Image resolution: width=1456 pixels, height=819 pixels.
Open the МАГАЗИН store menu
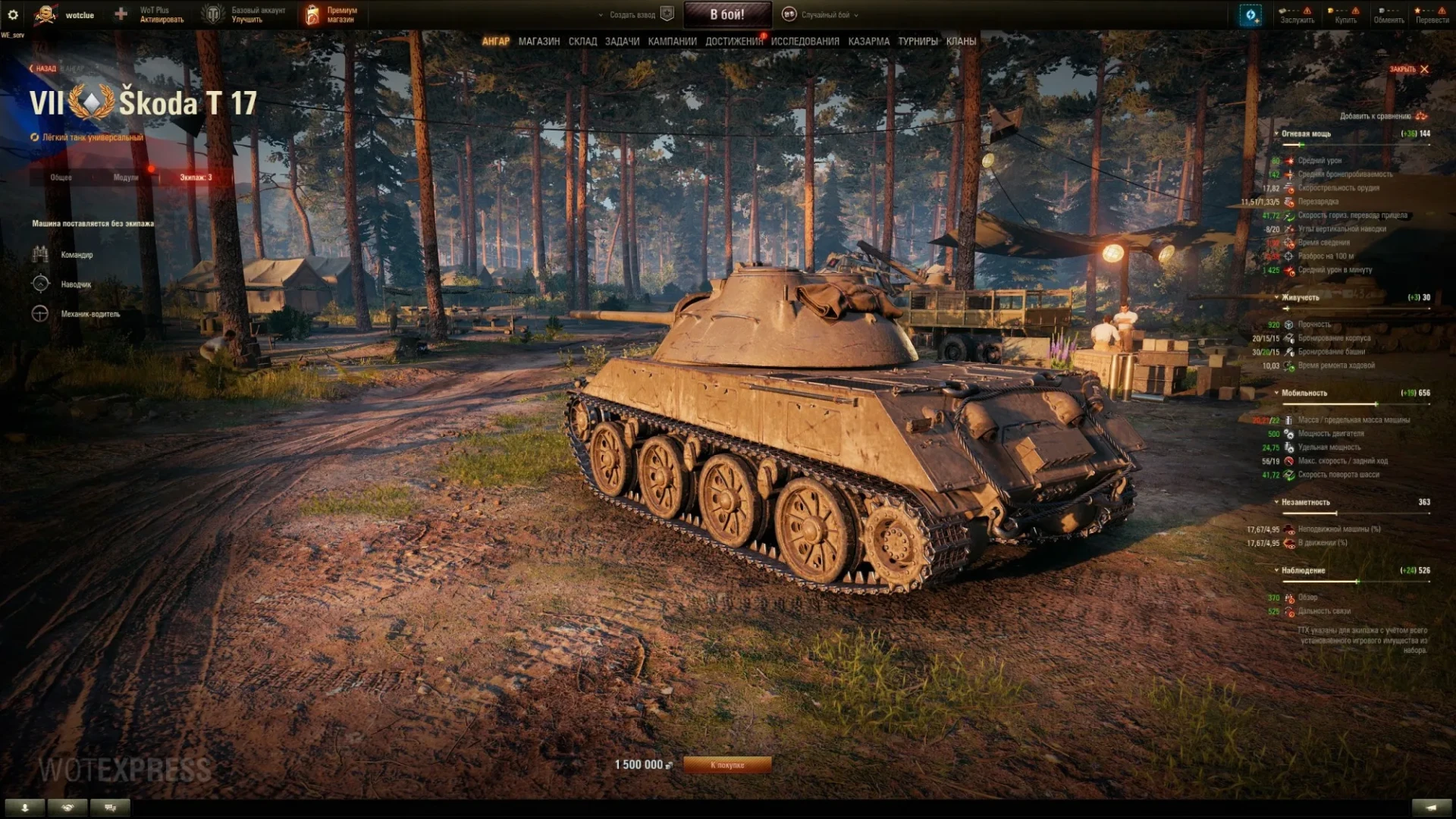539,42
